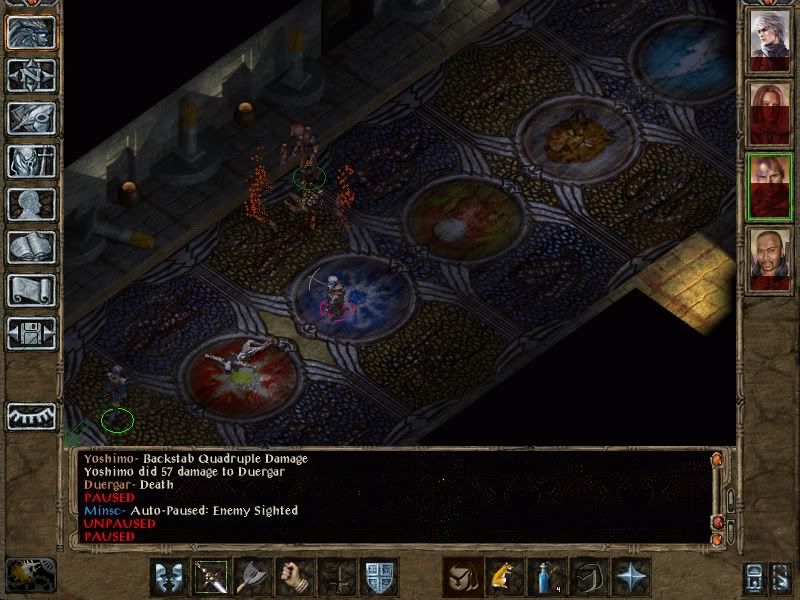Equip the sword weapon slot
The height and width of the screenshot is (600, 800).
[x=211, y=577]
